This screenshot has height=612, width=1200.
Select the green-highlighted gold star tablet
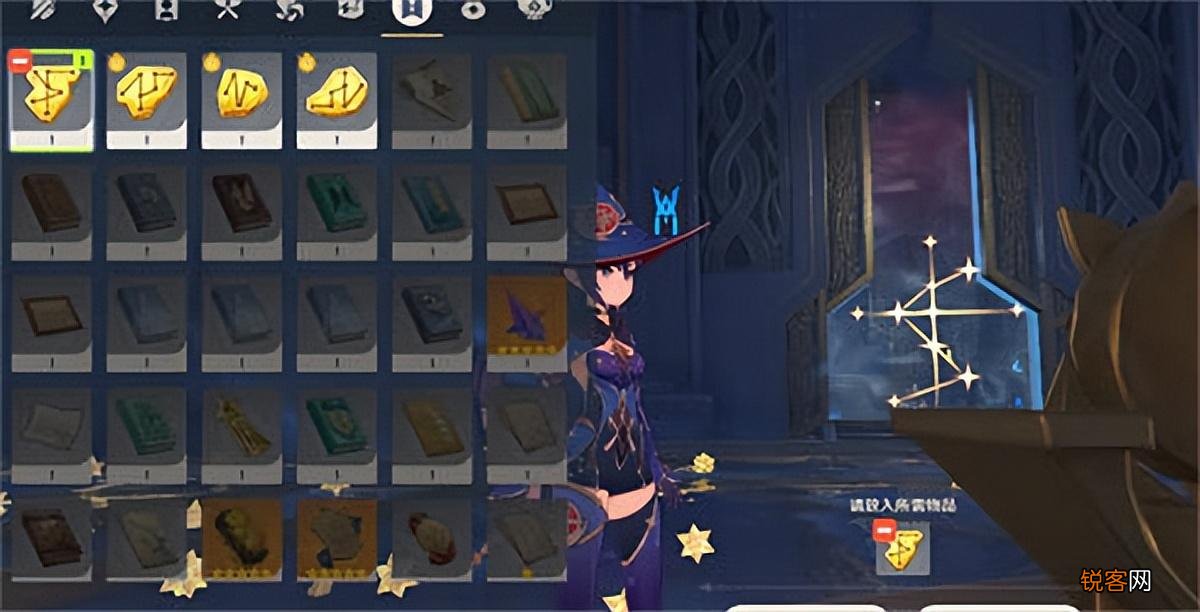click(x=52, y=100)
